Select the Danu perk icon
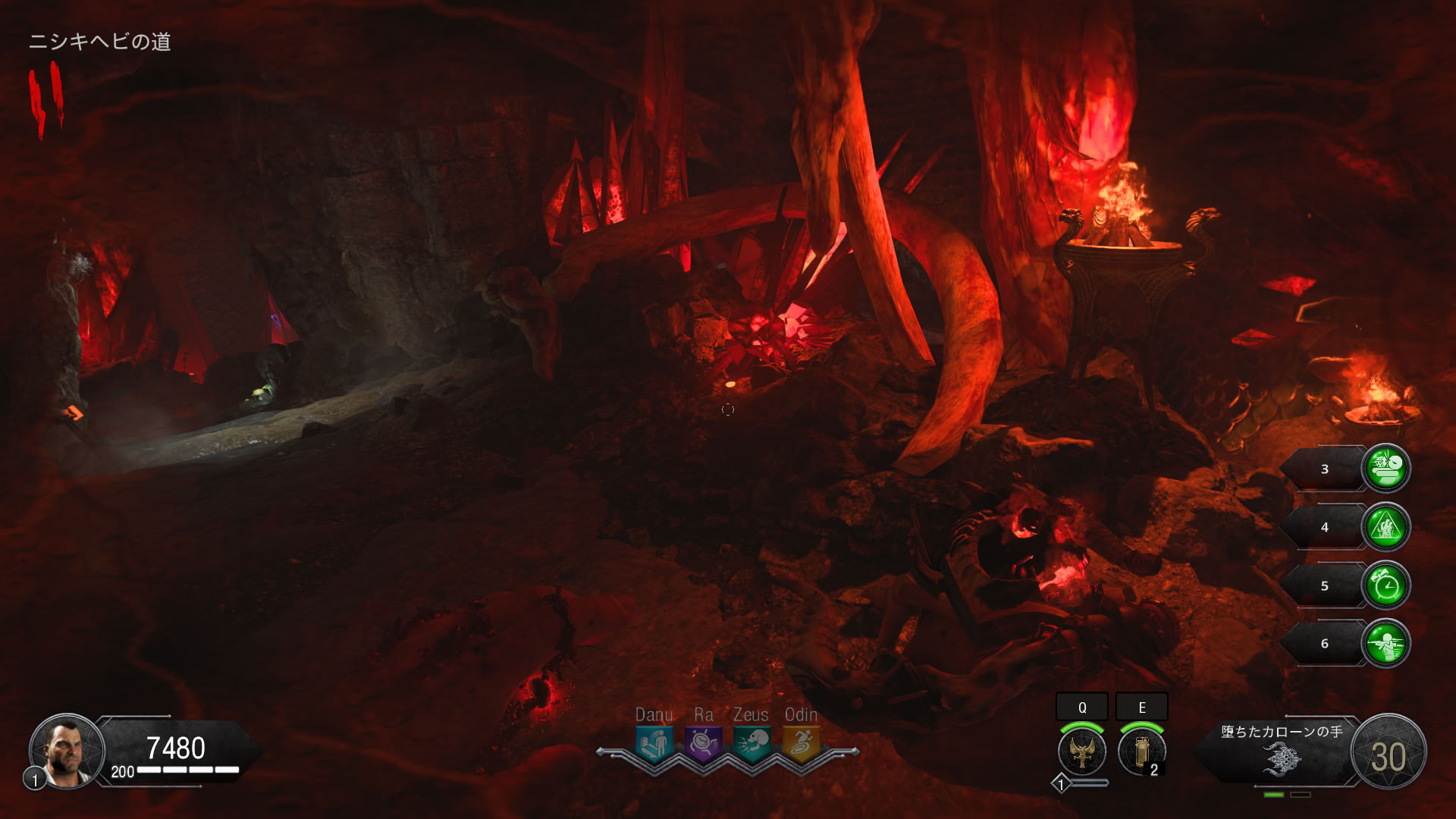This screenshot has height=819, width=1456. [x=654, y=743]
